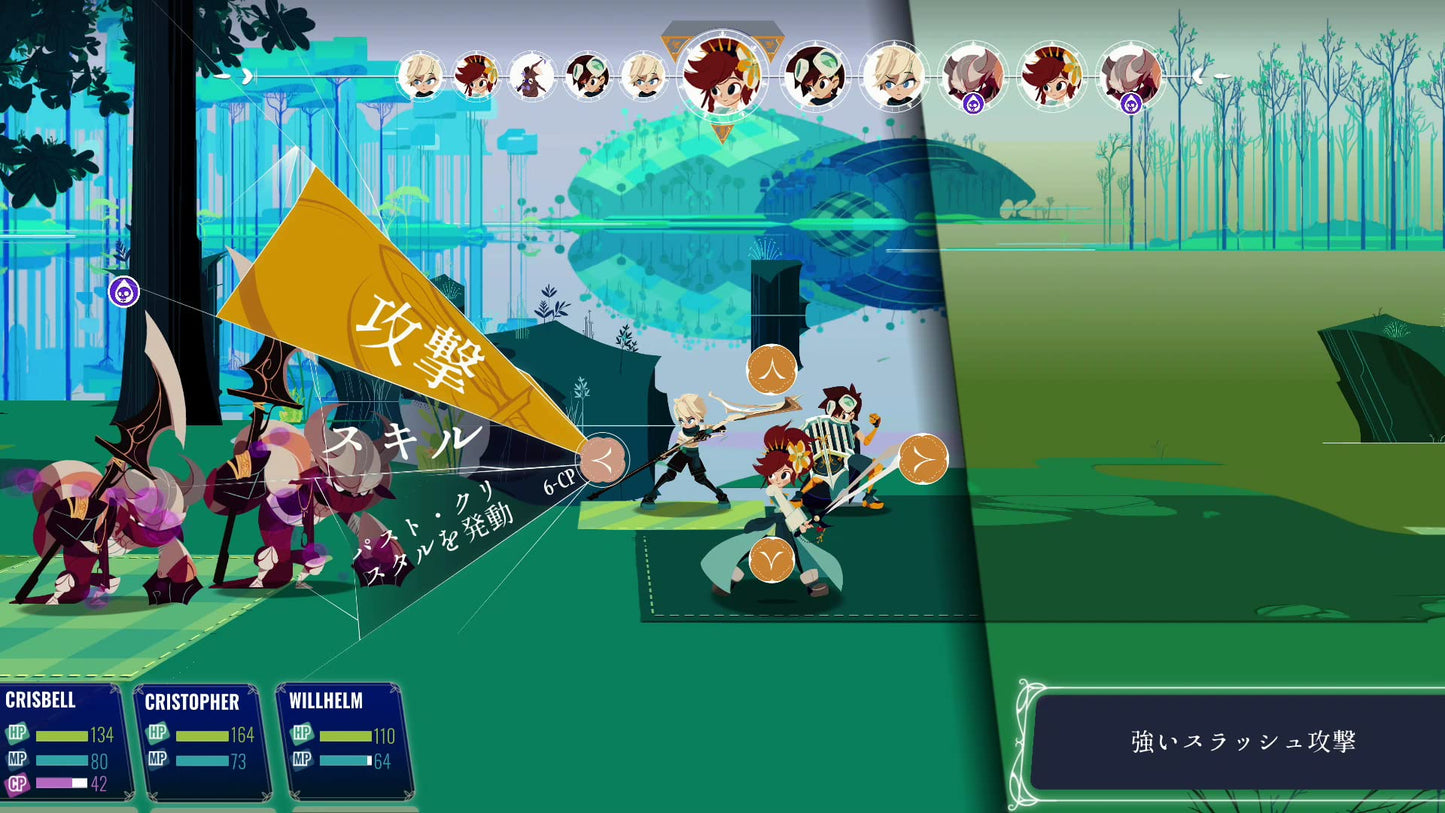Select the CRISTOPHER status card

click(x=201, y=741)
